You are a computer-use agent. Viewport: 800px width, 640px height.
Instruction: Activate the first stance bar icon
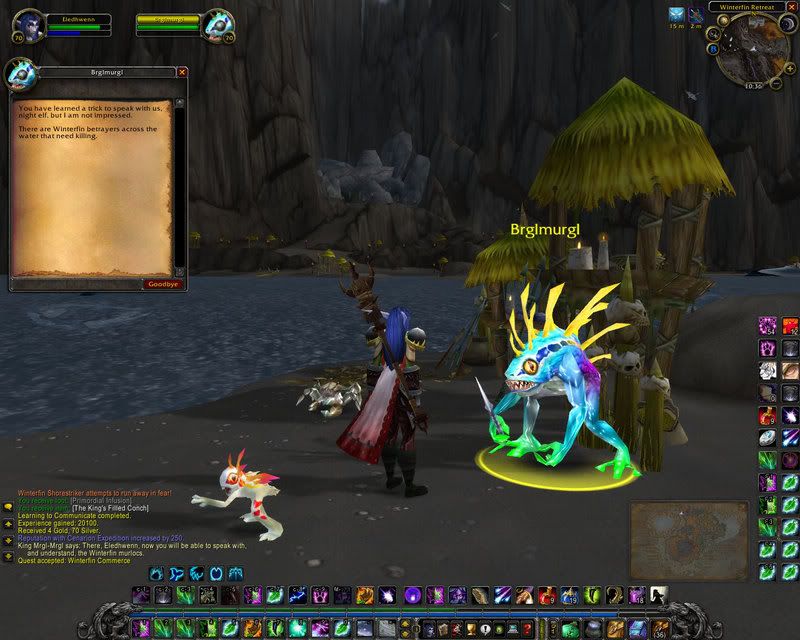point(156,574)
